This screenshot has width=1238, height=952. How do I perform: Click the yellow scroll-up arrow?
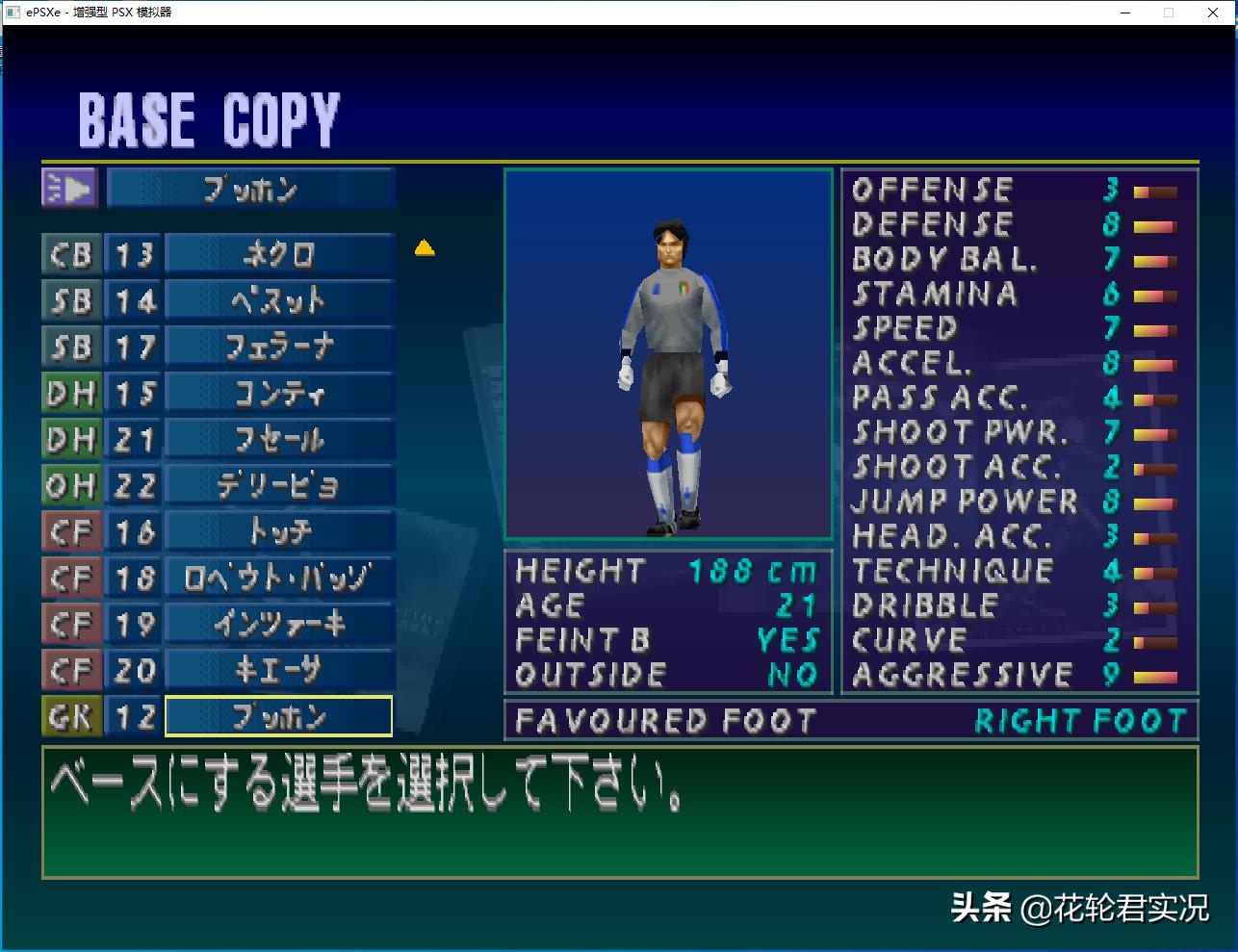[x=425, y=248]
